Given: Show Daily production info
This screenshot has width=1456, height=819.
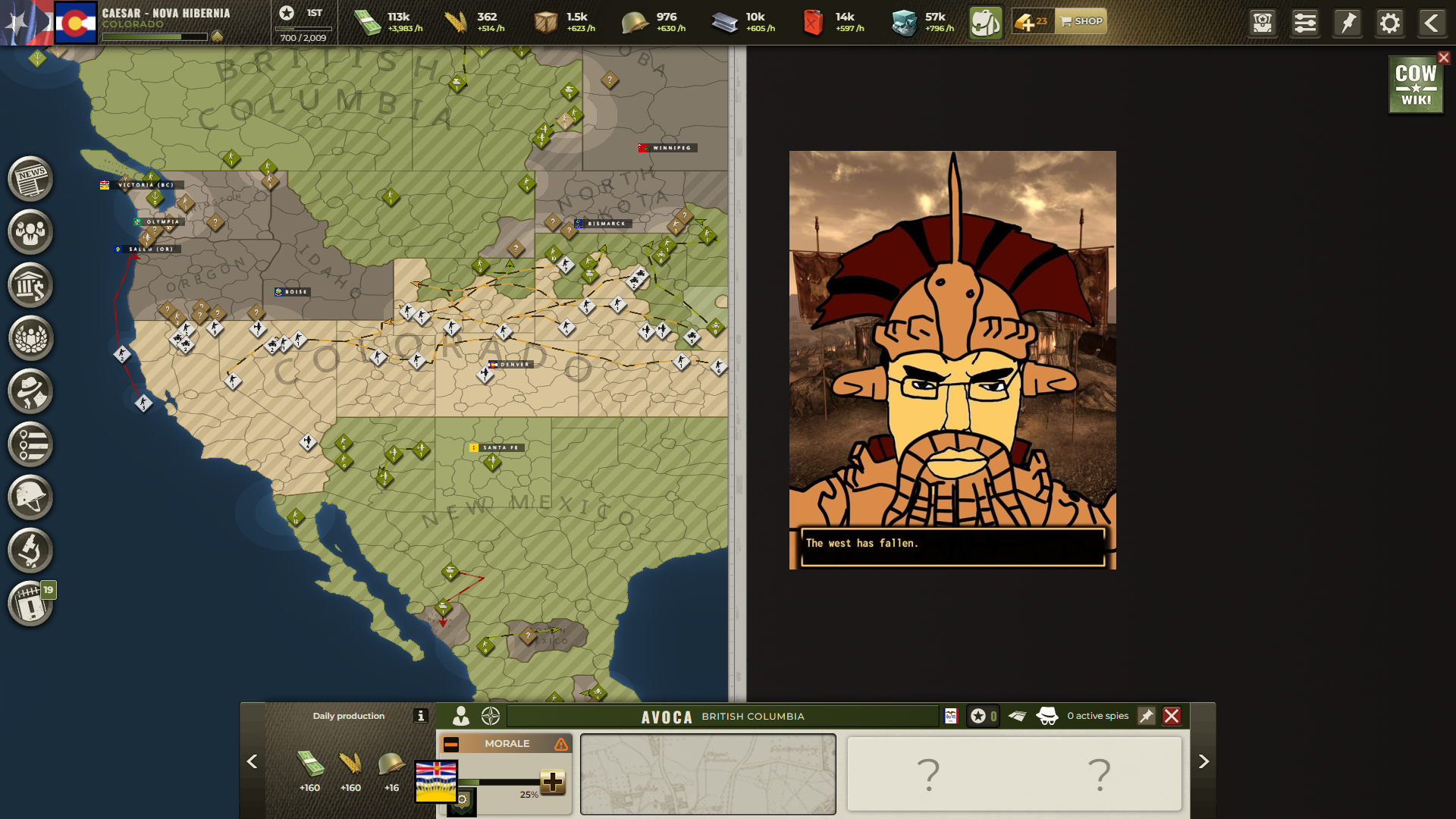Looking at the screenshot, I should [421, 716].
